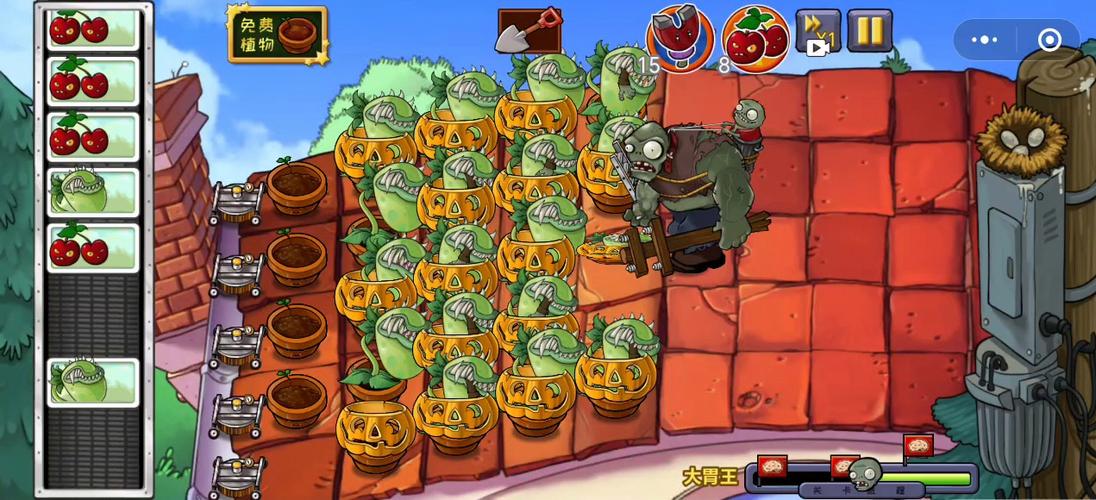This screenshot has width=1096, height=500.
Task: Use the cherry bomb power-up
Action: 755,39
